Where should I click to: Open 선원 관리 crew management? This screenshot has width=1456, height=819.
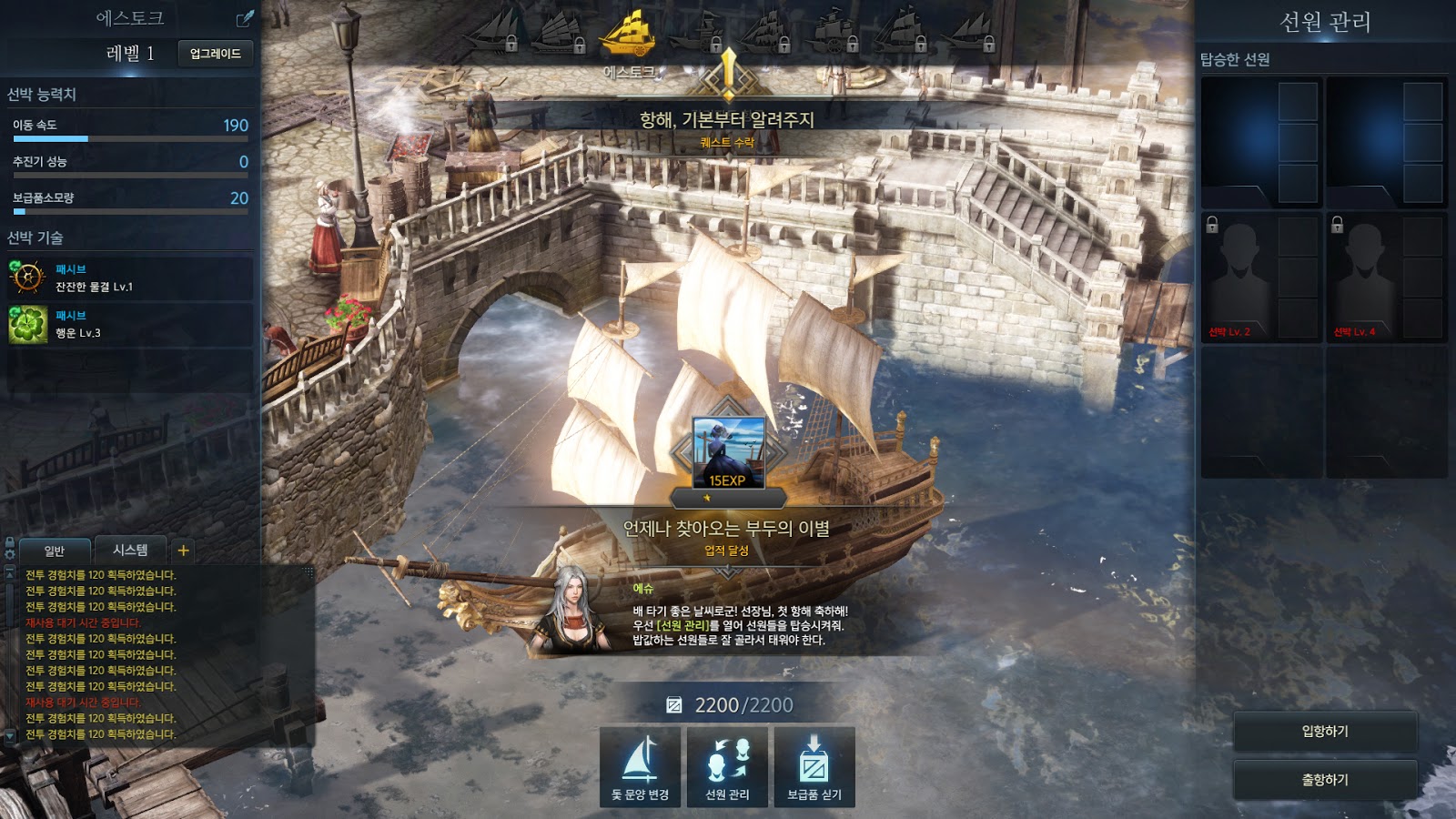pos(727,766)
